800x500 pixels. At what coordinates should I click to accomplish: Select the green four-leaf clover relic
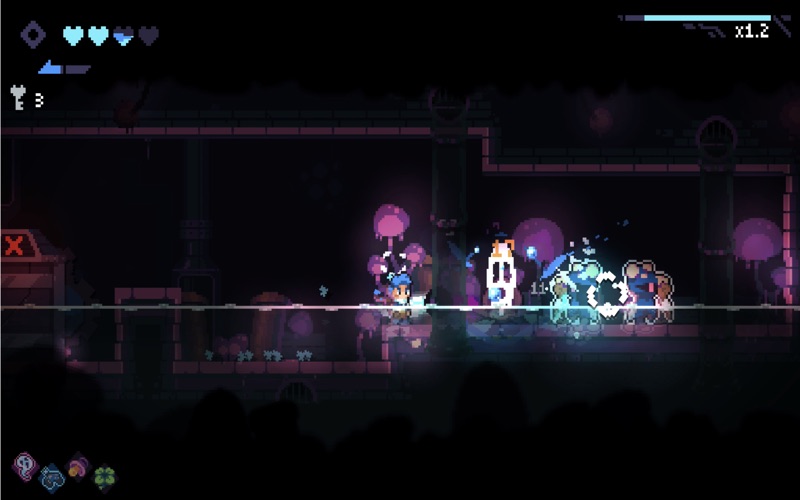point(103,477)
